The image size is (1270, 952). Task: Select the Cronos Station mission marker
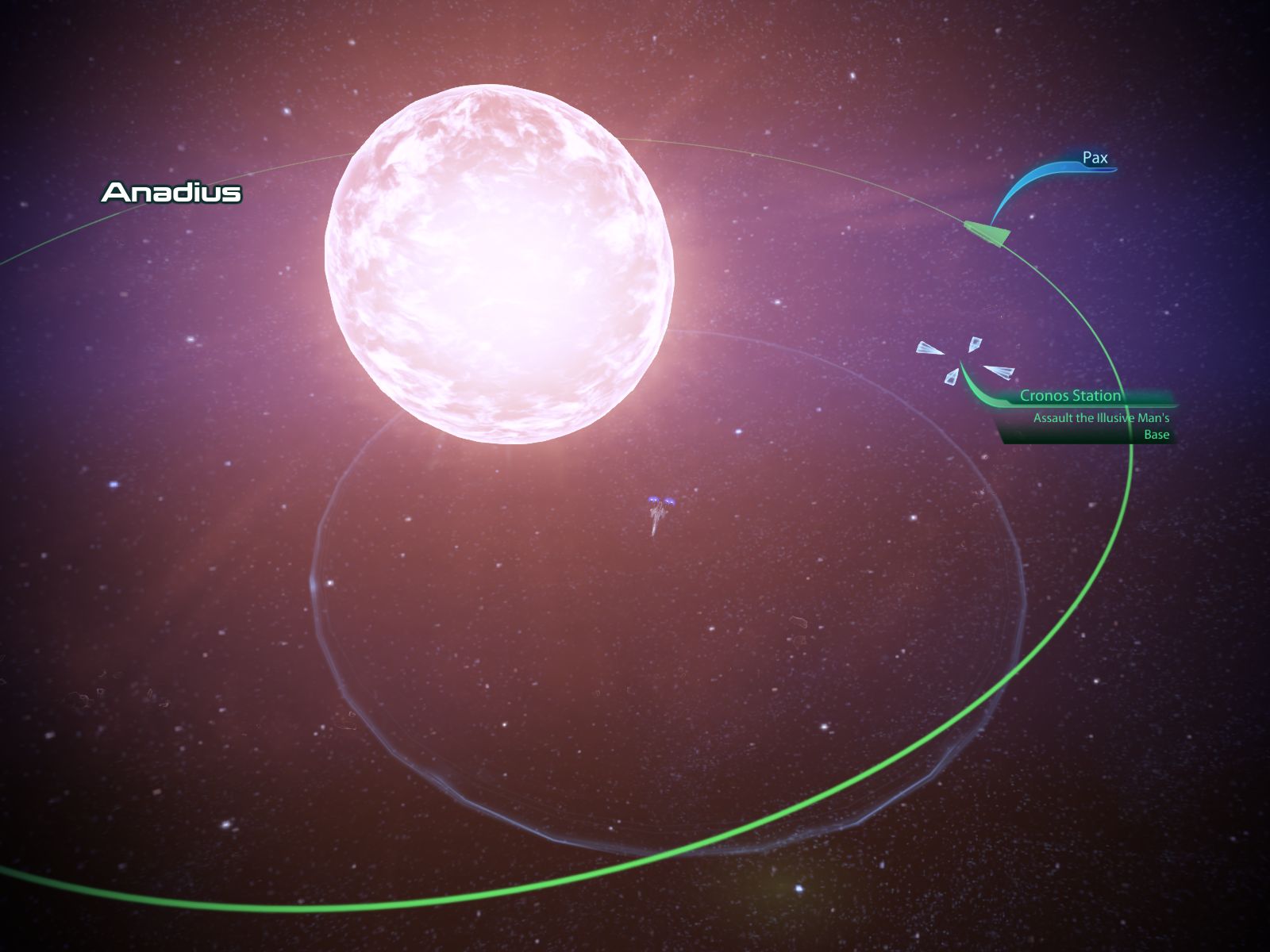tap(1069, 395)
